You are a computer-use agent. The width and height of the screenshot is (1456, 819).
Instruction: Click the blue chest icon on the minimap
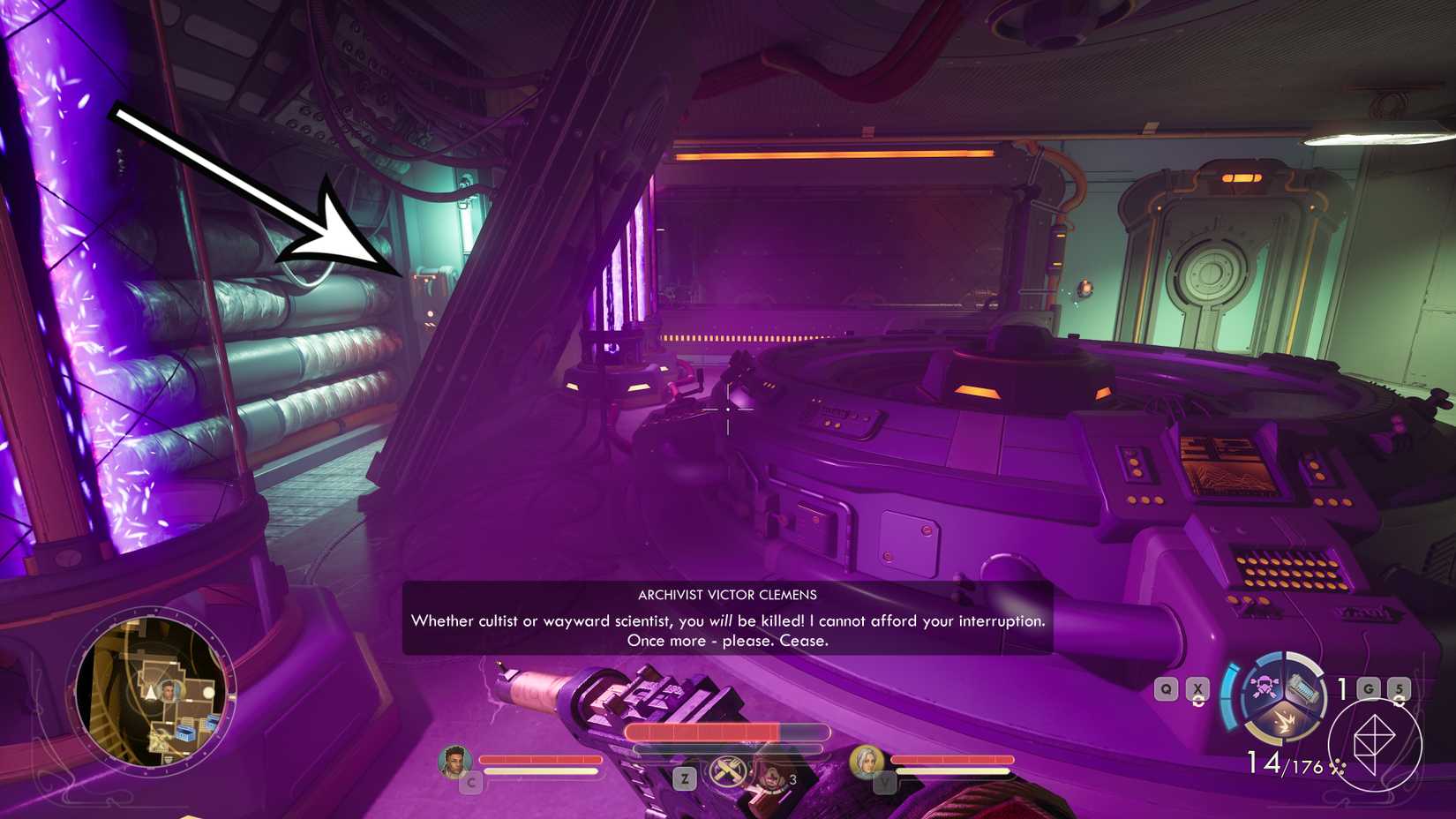184,733
